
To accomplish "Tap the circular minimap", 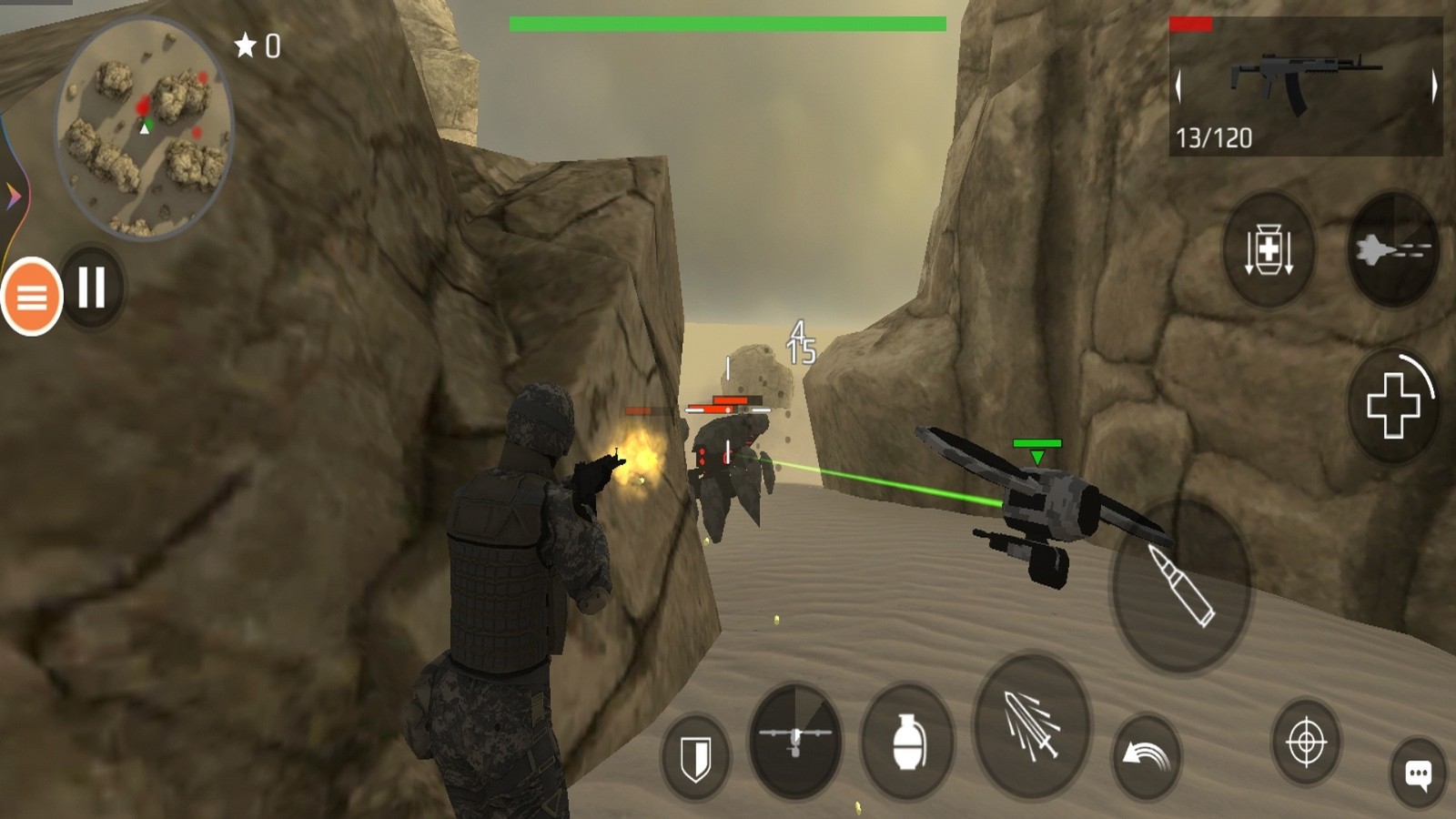I will 144,127.
